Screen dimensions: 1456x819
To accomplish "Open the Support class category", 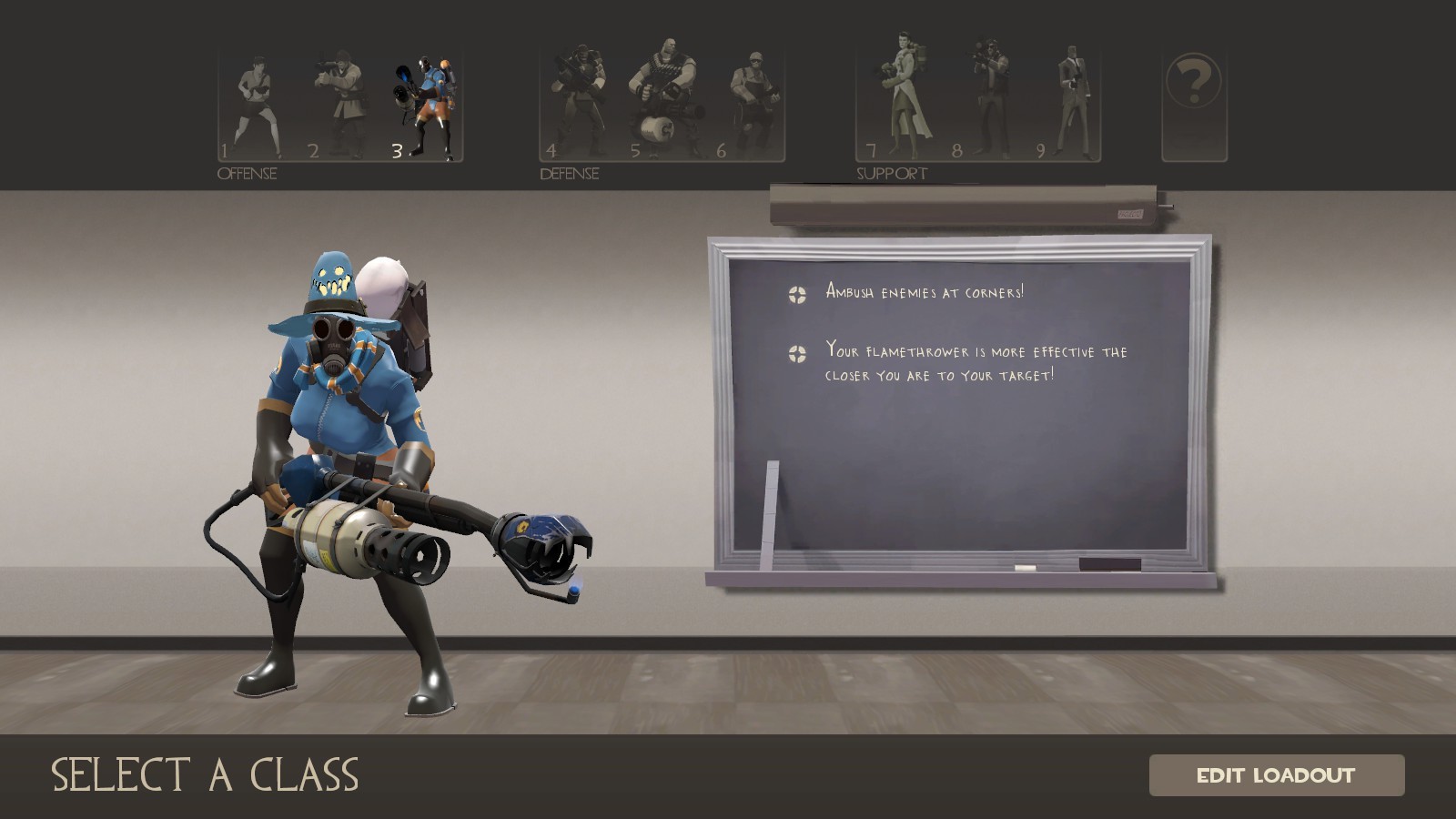I will pyautogui.click(x=891, y=173).
